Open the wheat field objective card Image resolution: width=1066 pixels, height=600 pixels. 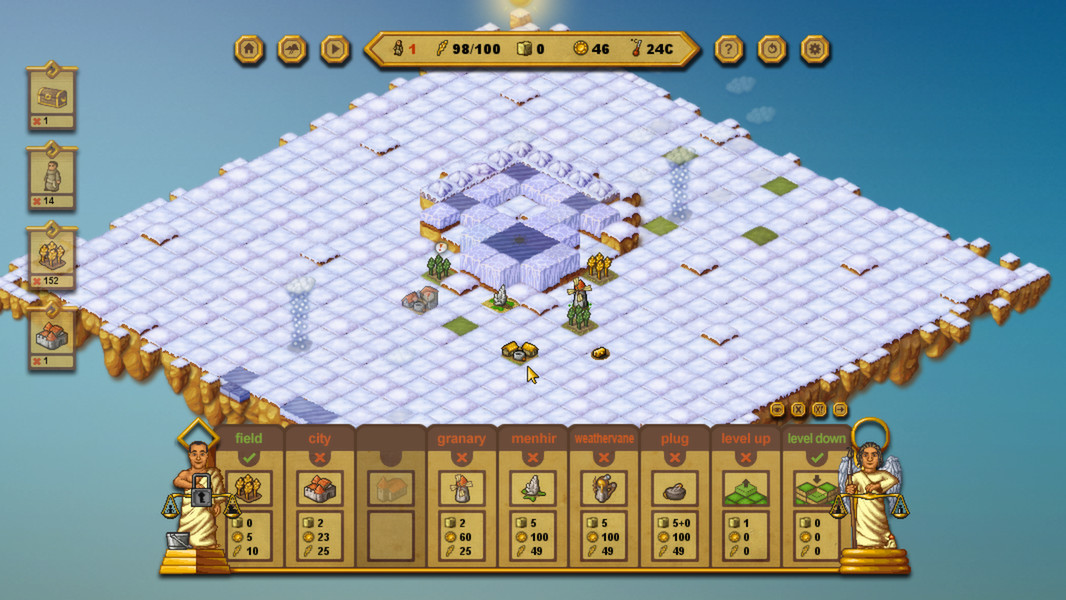pos(52,257)
